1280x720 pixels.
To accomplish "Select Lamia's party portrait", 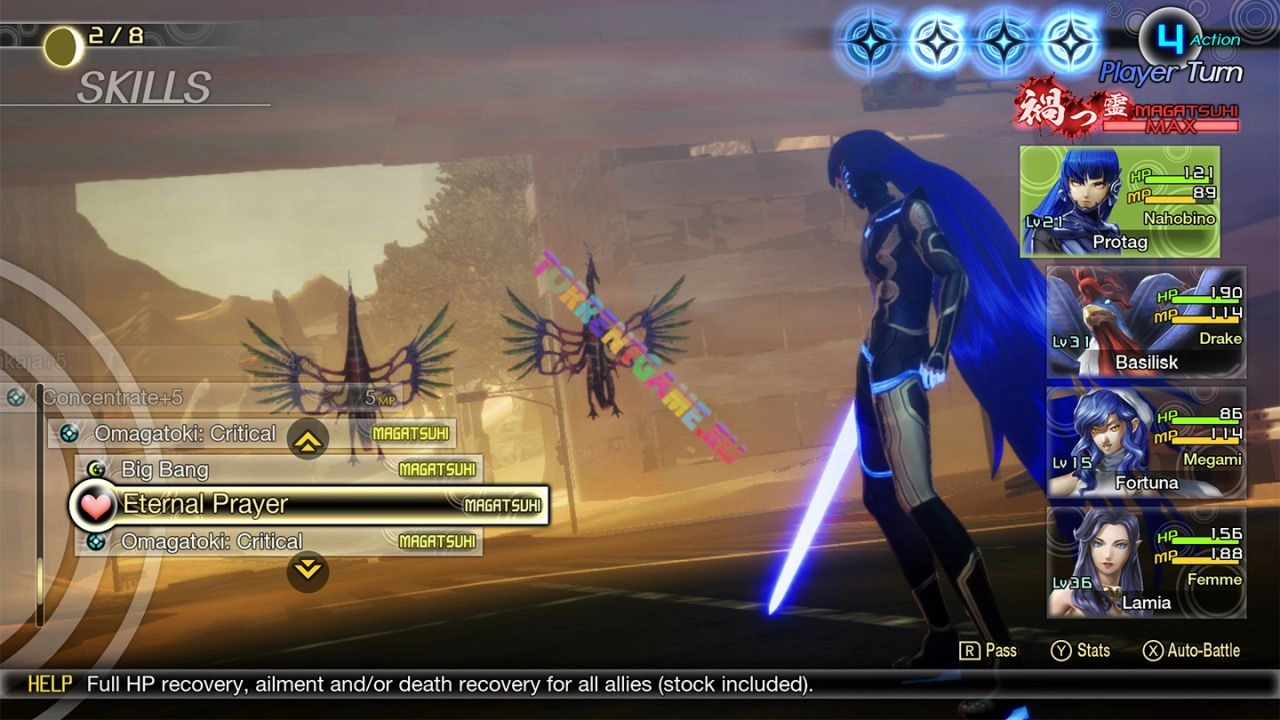I will click(x=1146, y=562).
